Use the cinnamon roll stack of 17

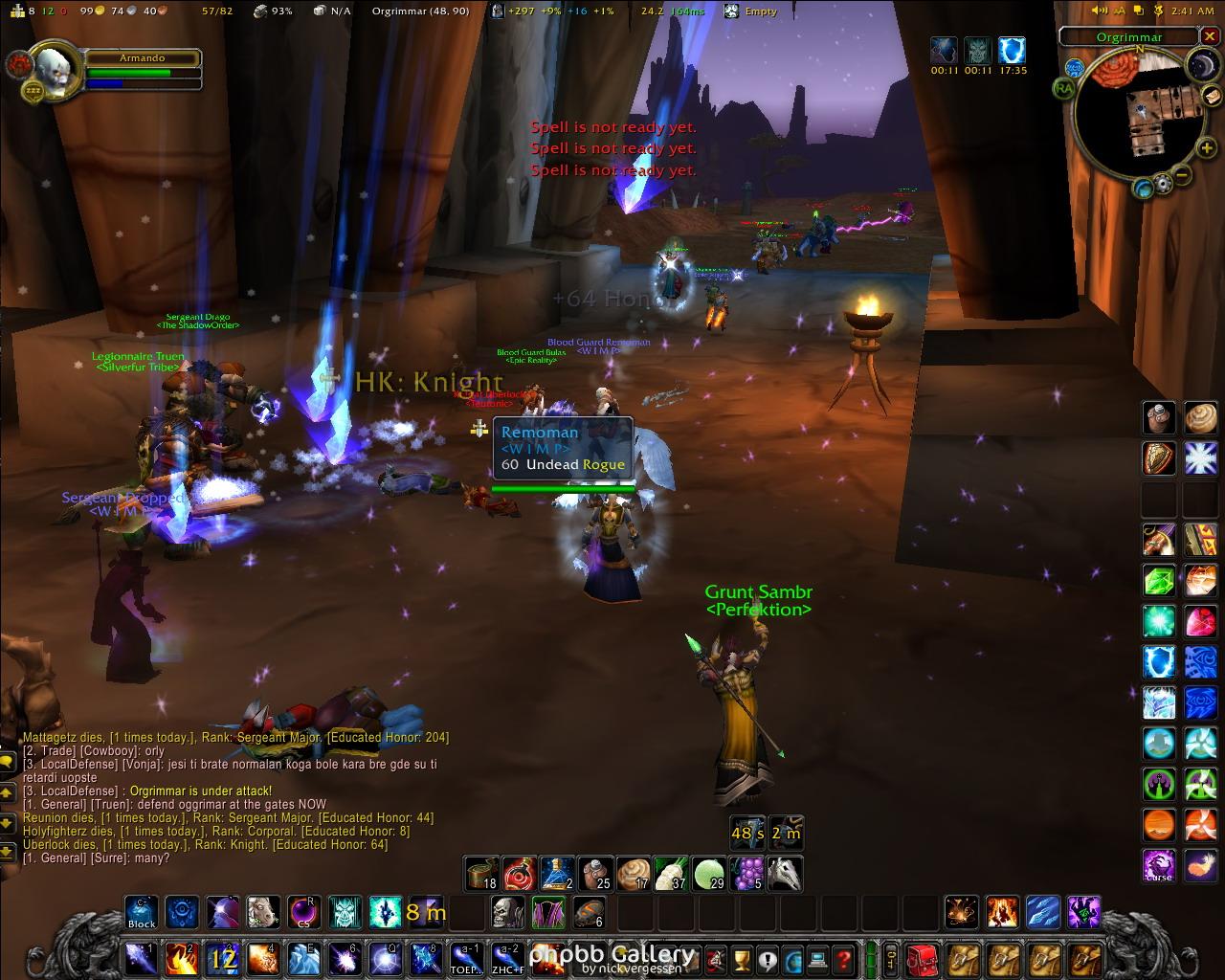pos(633,873)
